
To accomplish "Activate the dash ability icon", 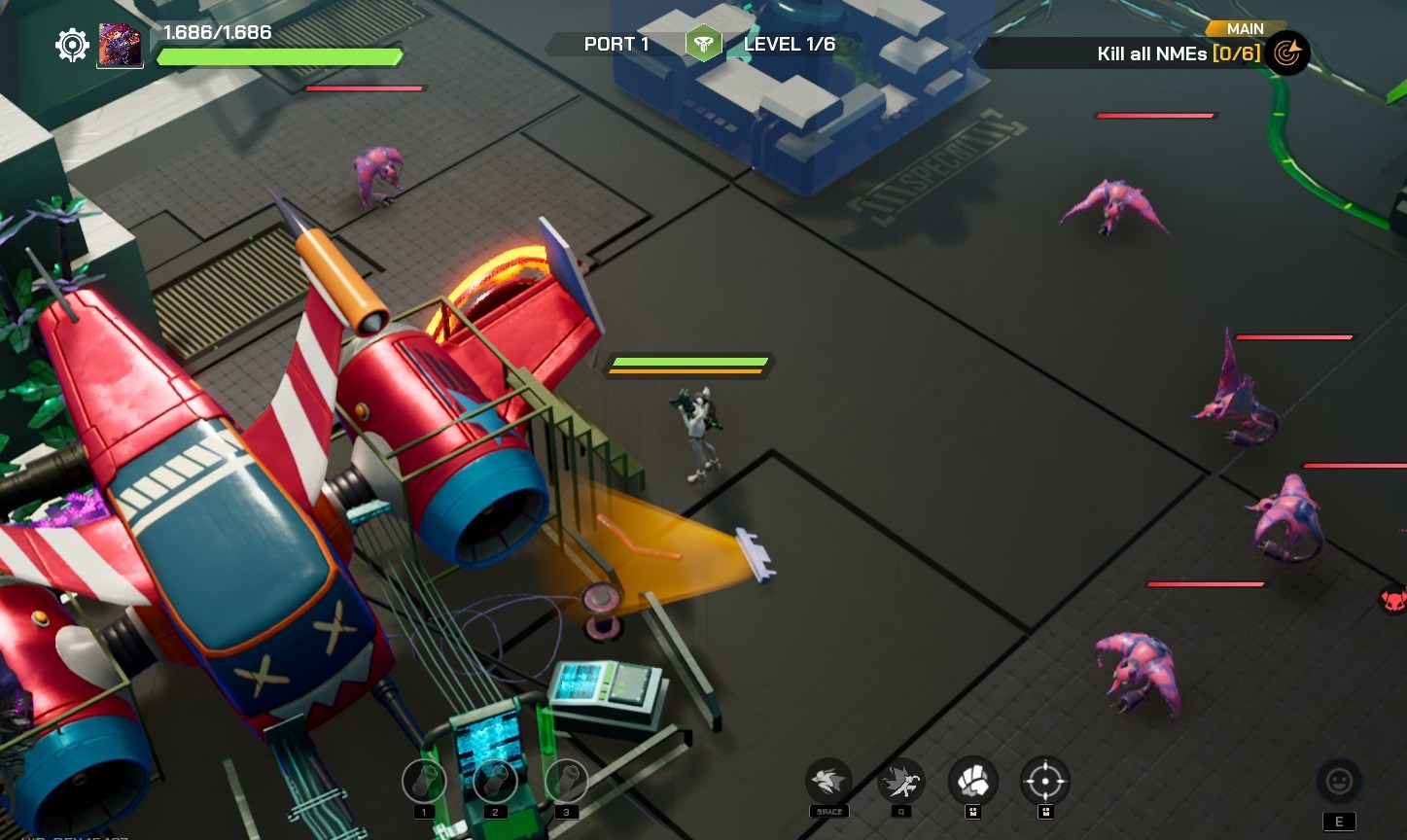I will click(x=828, y=781).
